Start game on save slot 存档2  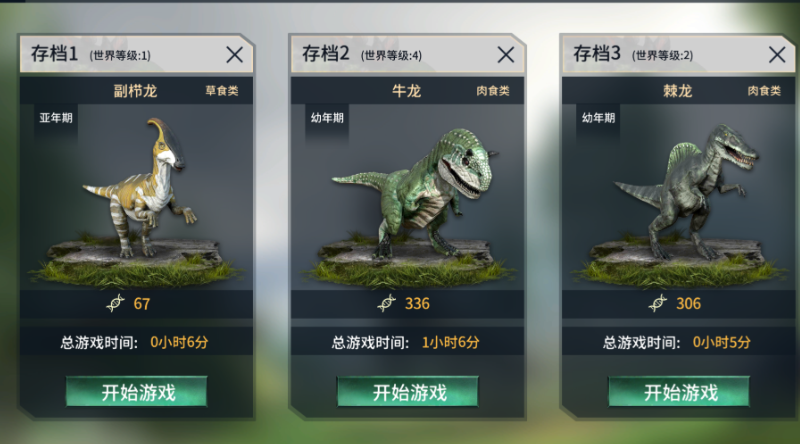pyautogui.click(x=408, y=392)
